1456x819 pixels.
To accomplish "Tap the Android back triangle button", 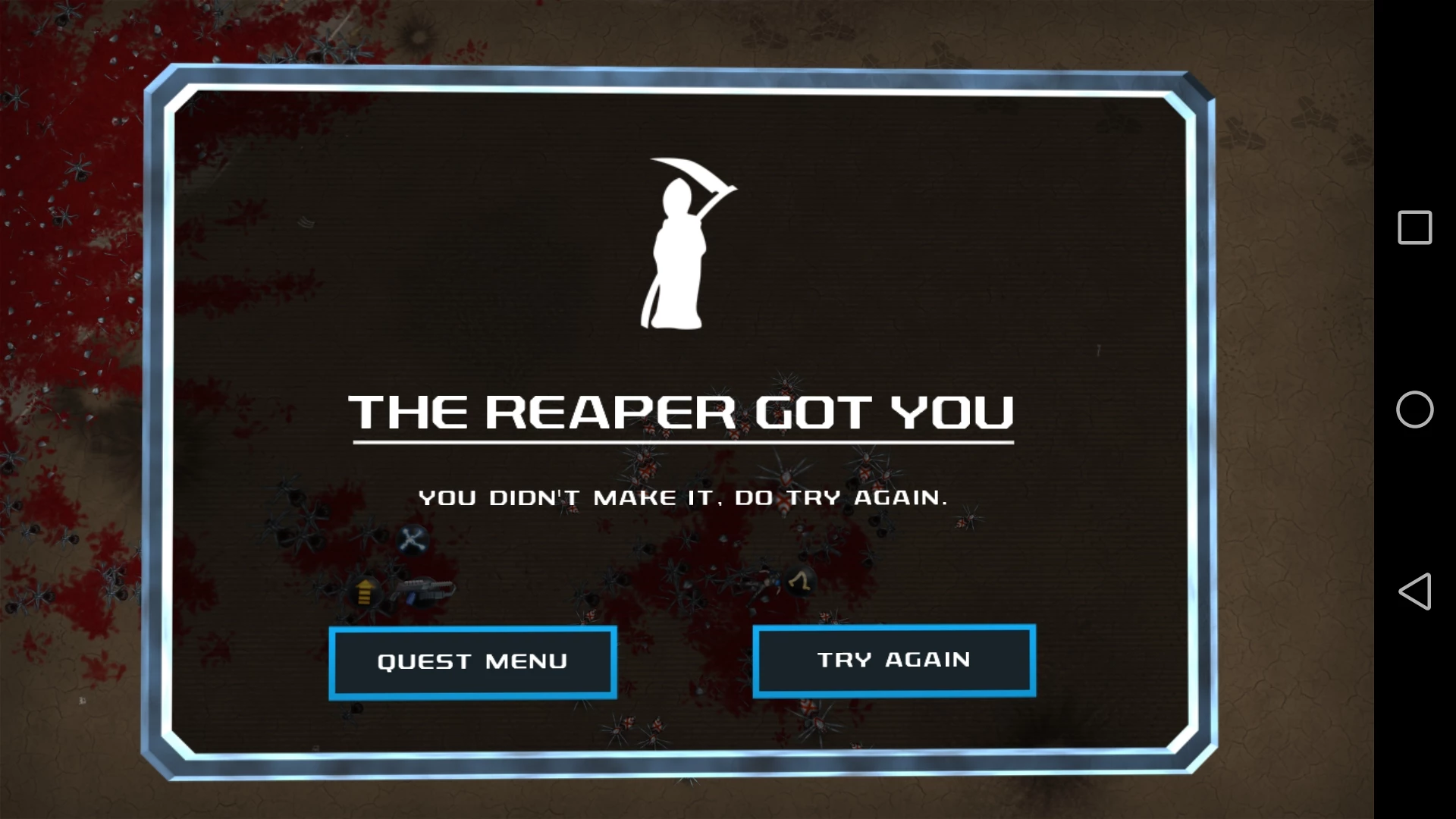I will 1414,591.
